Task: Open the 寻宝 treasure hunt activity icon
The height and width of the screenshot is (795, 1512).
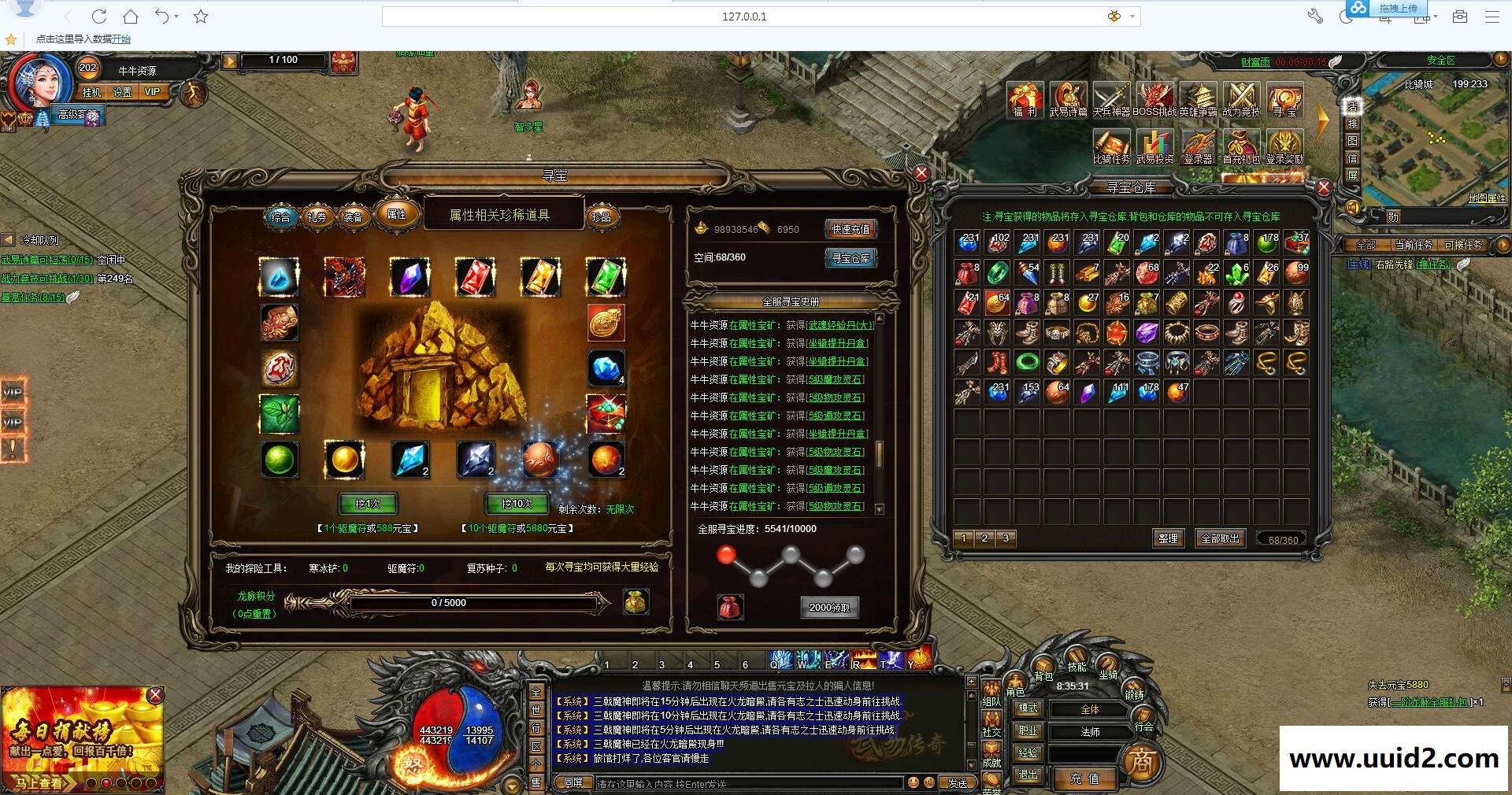Action: click(1284, 100)
